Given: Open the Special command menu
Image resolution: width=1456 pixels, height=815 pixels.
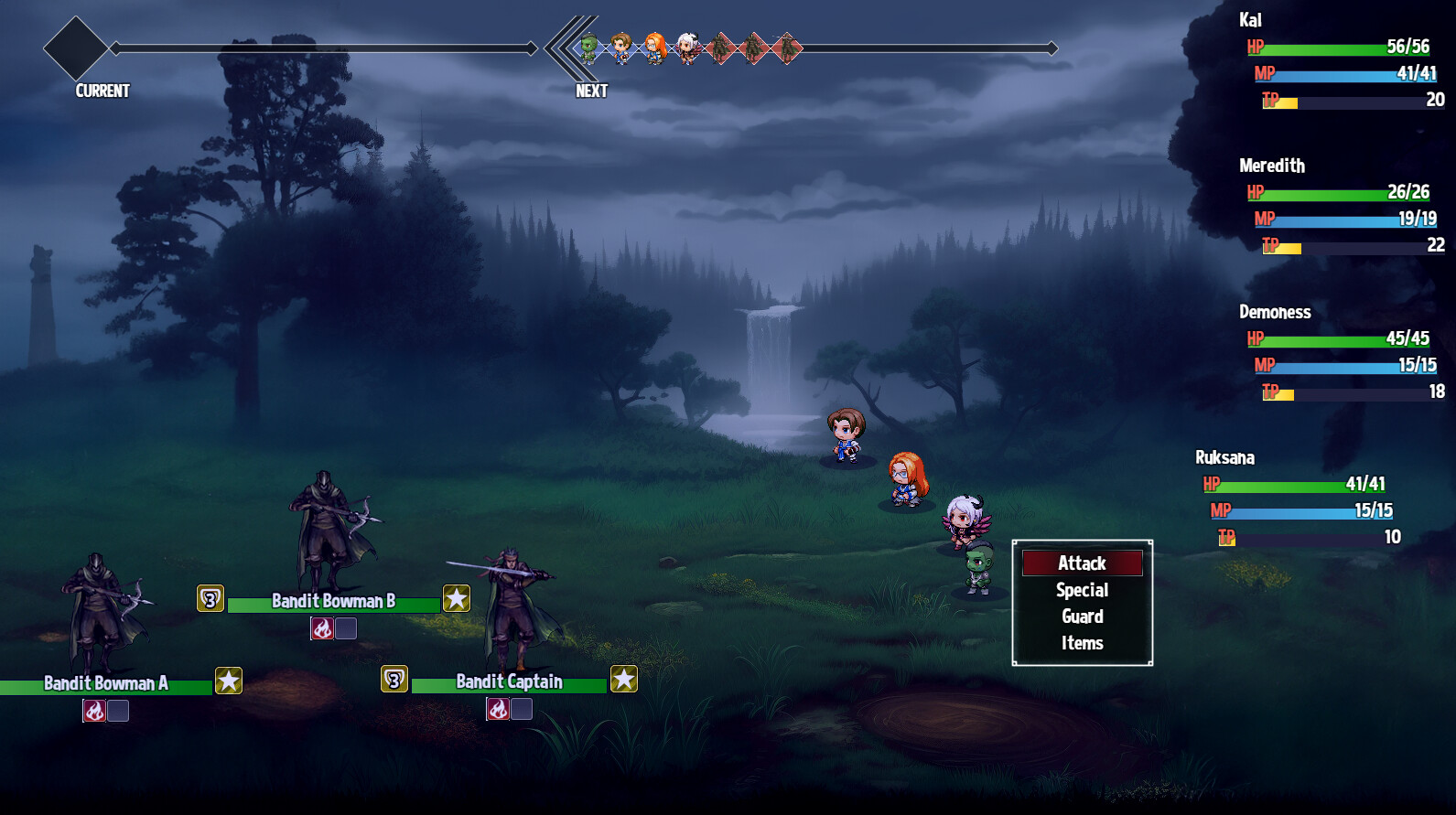Looking at the screenshot, I should [x=1082, y=590].
